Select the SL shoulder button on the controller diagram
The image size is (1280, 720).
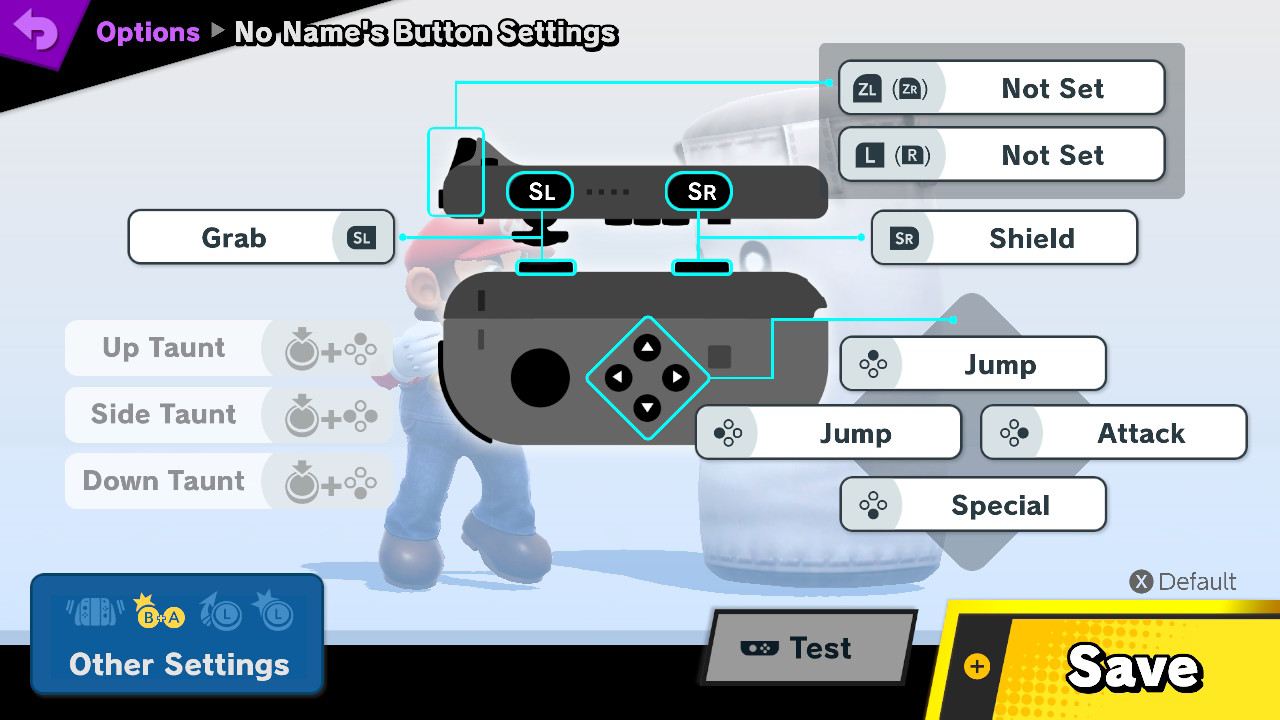(539, 191)
